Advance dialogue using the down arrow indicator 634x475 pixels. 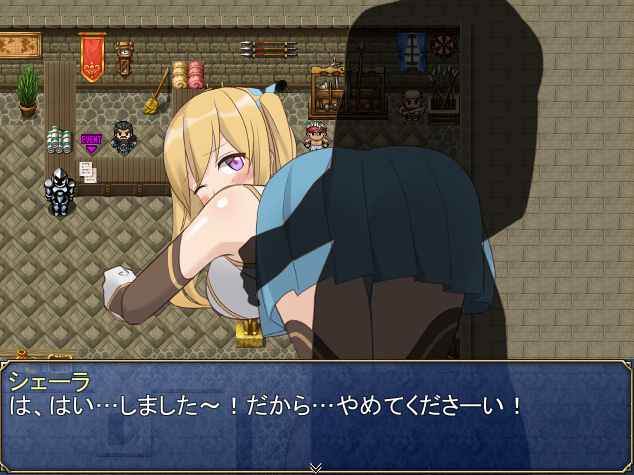[316, 466]
